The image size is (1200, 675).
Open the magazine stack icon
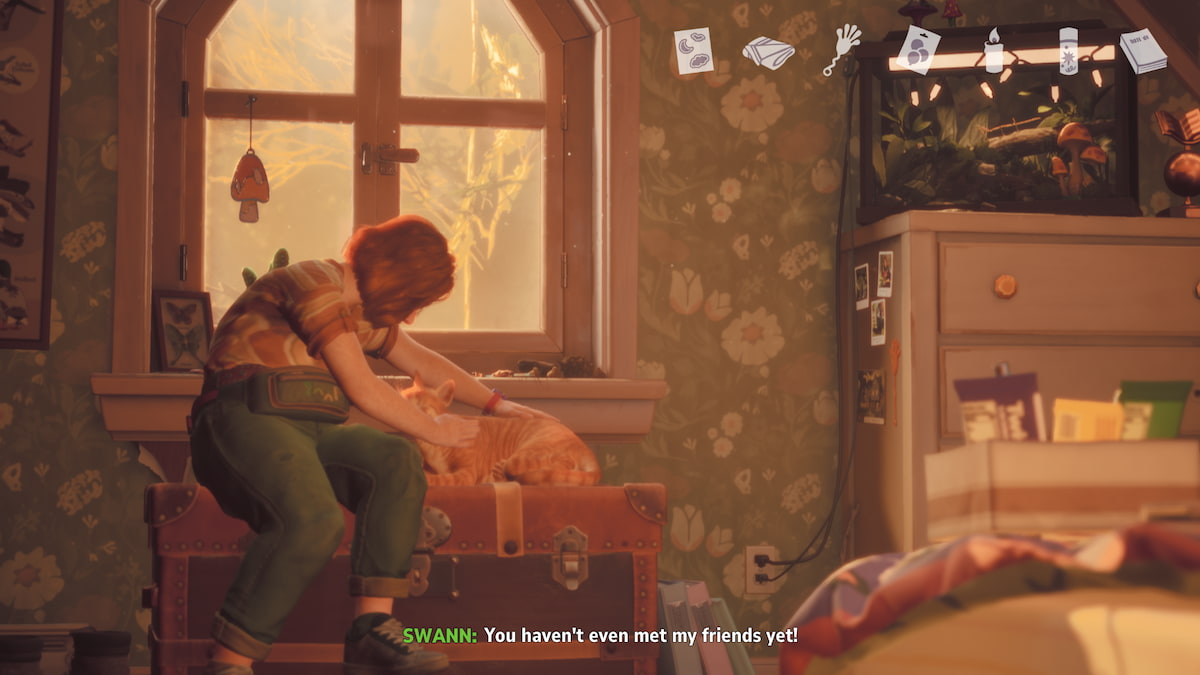(x=1142, y=51)
